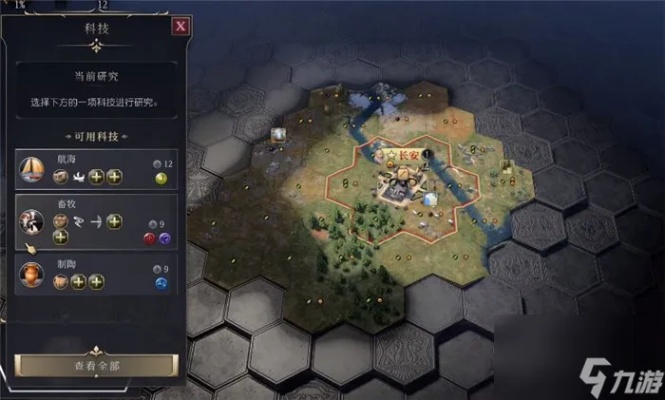Select the 长安 city banner
The image size is (665, 400).
(x=403, y=155)
